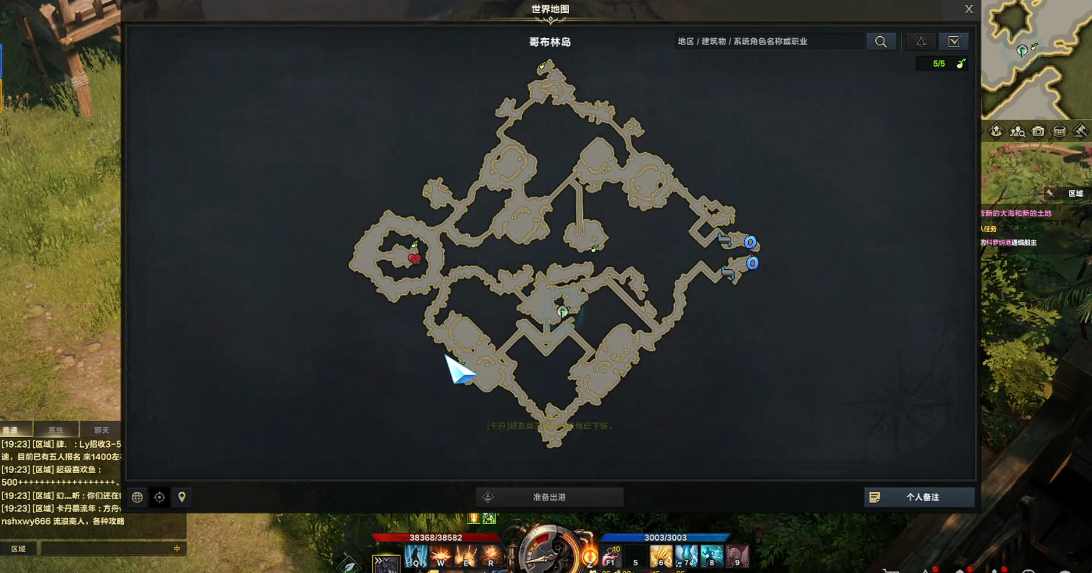Open the globe world view button

pos(138,497)
